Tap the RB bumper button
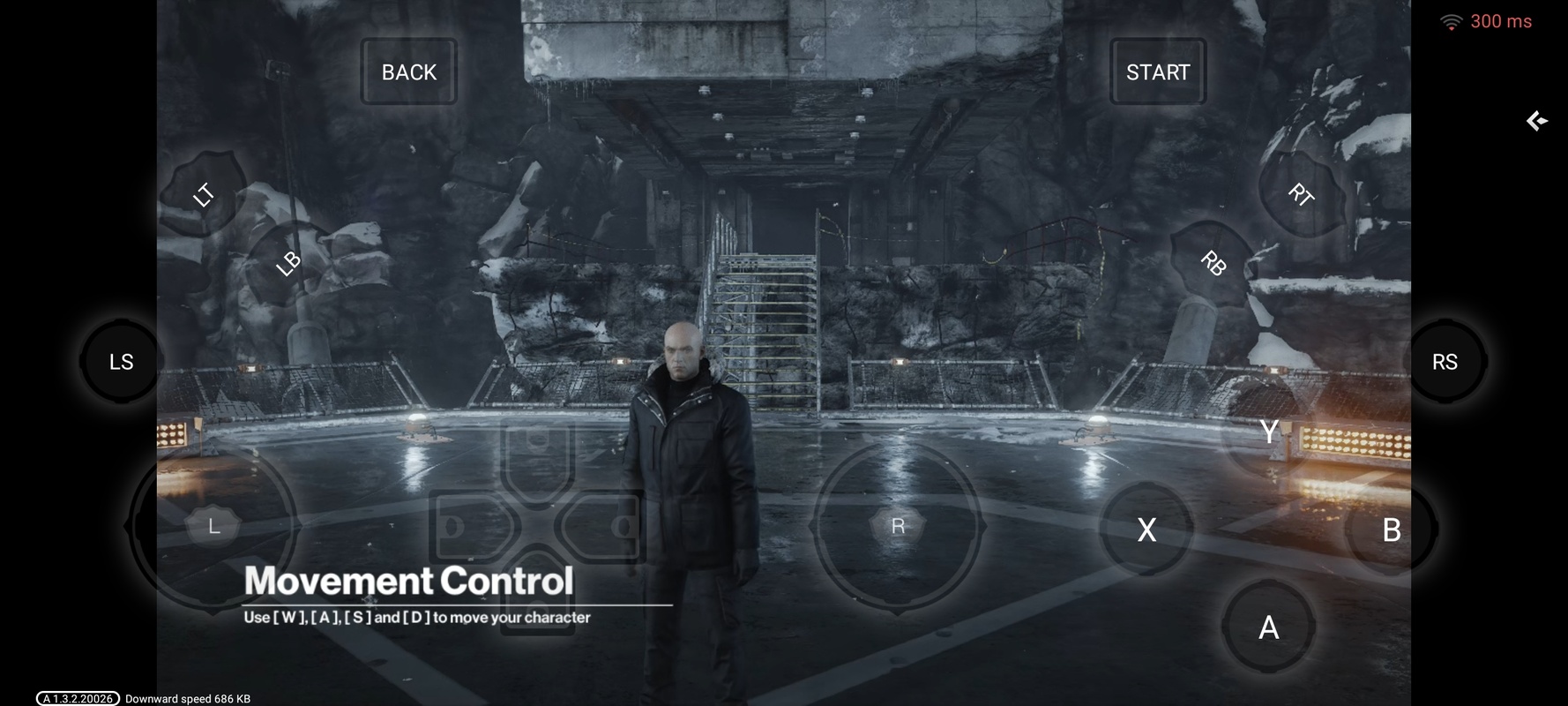The height and width of the screenshot is (706, 1568). click(1213, 263)
